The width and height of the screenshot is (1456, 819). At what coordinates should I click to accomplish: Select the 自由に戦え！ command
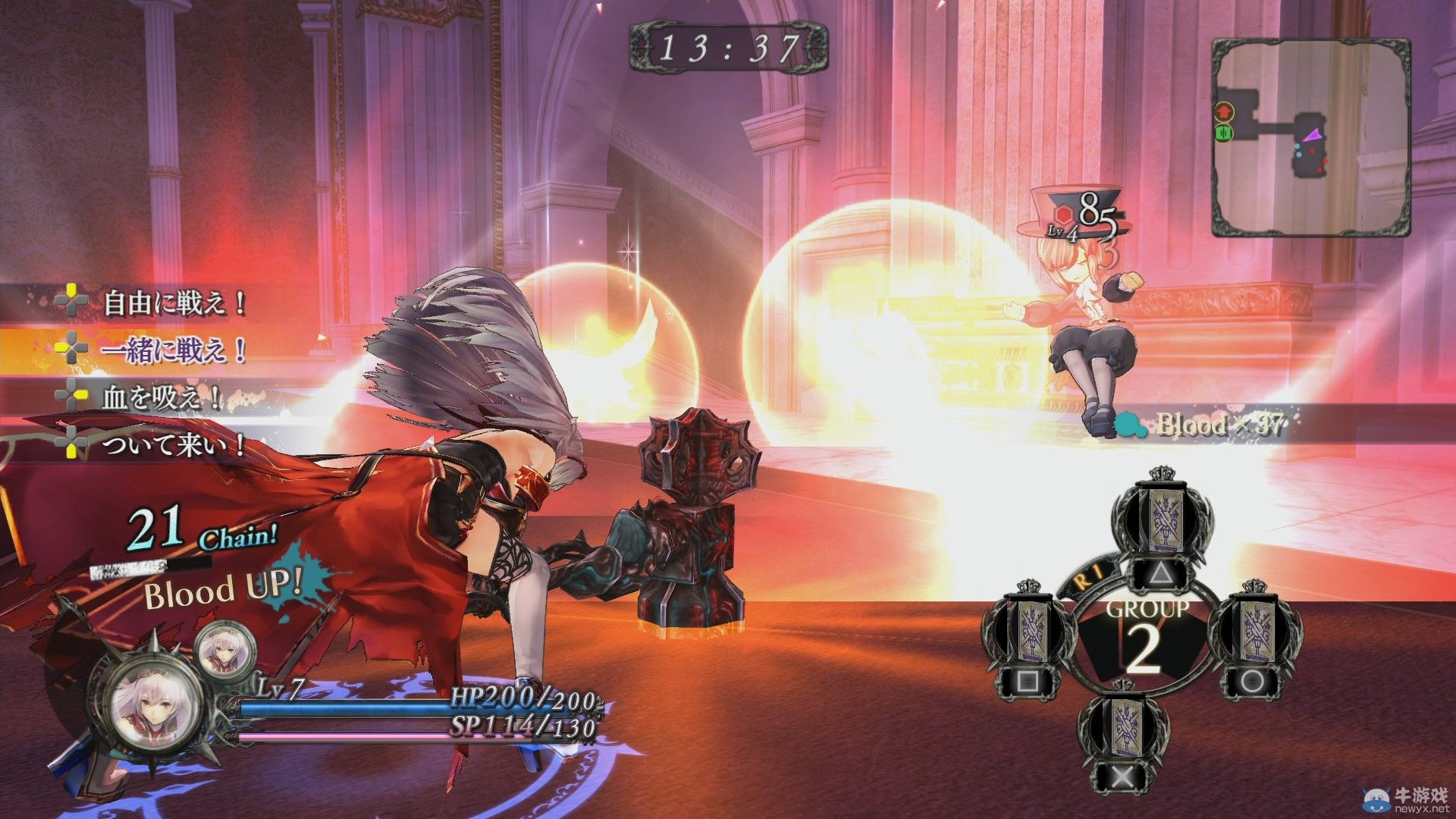tap(174, 303)
